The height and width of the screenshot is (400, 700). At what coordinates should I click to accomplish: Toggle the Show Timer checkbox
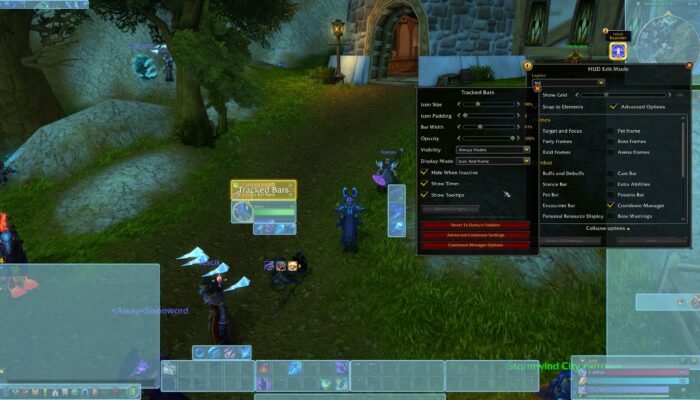[424, 183]
